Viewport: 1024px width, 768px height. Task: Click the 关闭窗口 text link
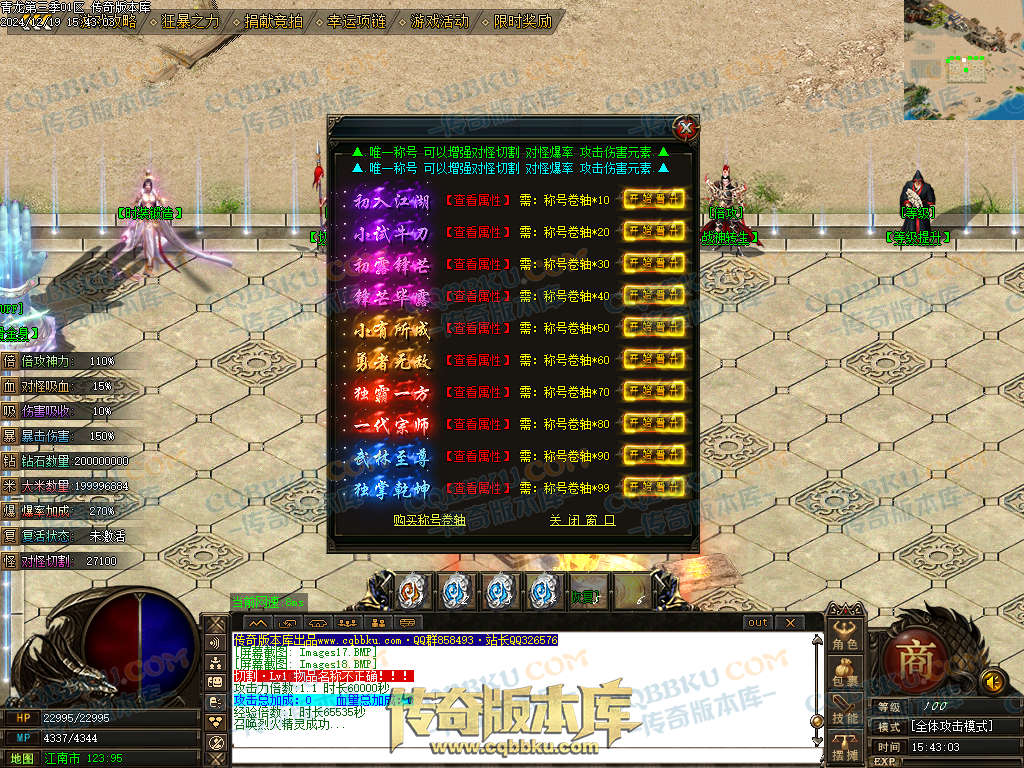coord(582,520)
